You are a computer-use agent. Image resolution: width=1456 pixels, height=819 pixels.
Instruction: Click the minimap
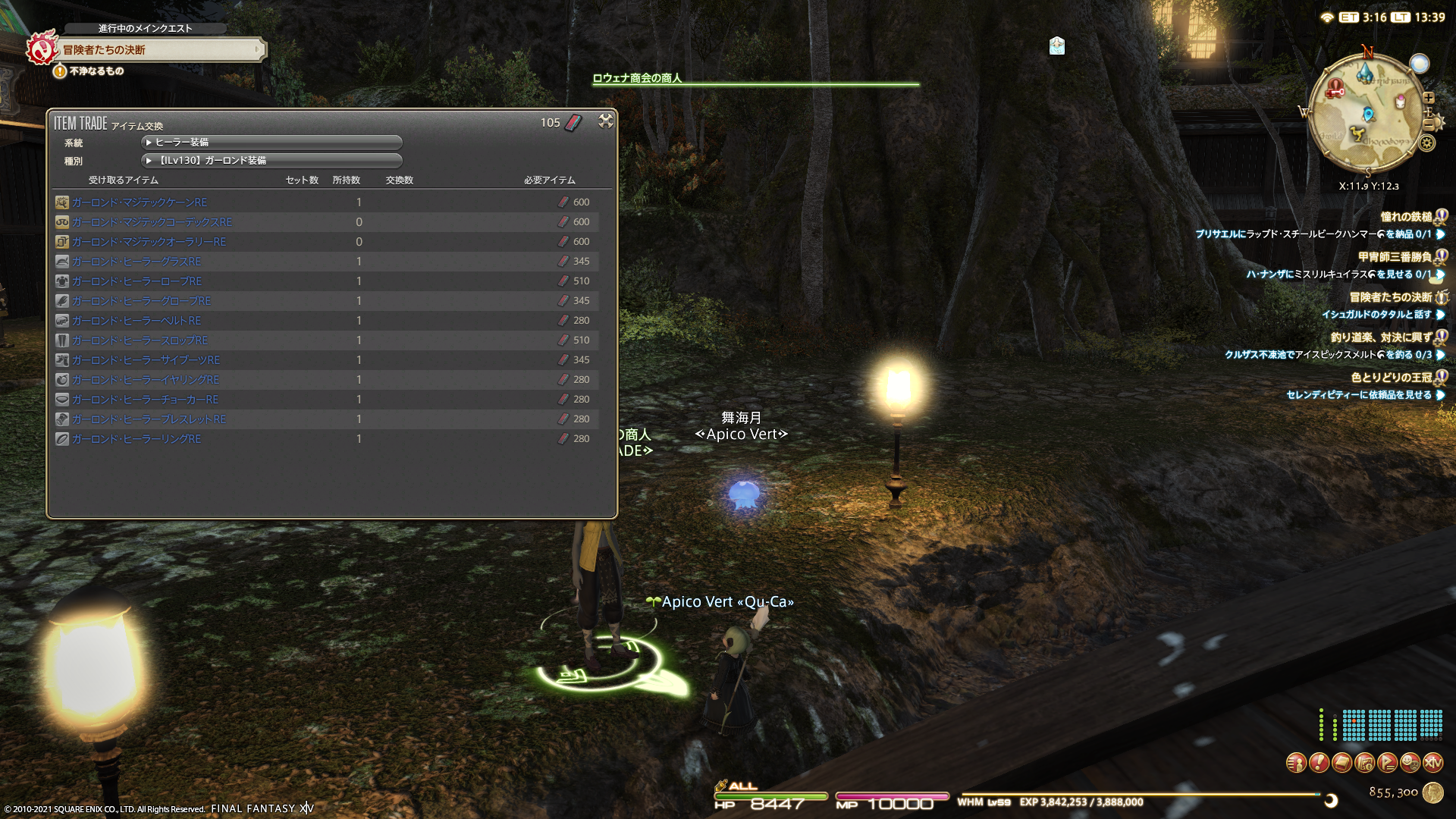[x=1367, y=114]
